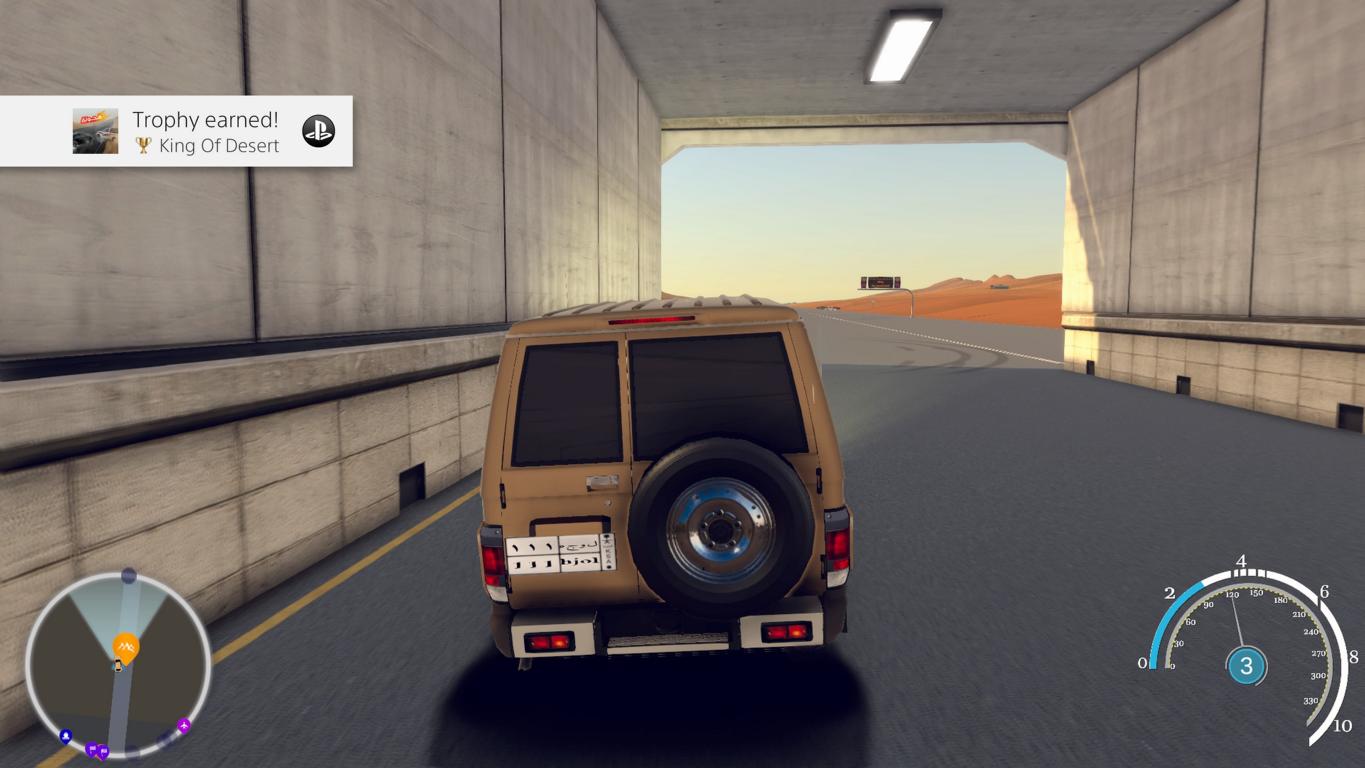
Task: Click the PlayStation logo on trophy notification
Action: 319,131
